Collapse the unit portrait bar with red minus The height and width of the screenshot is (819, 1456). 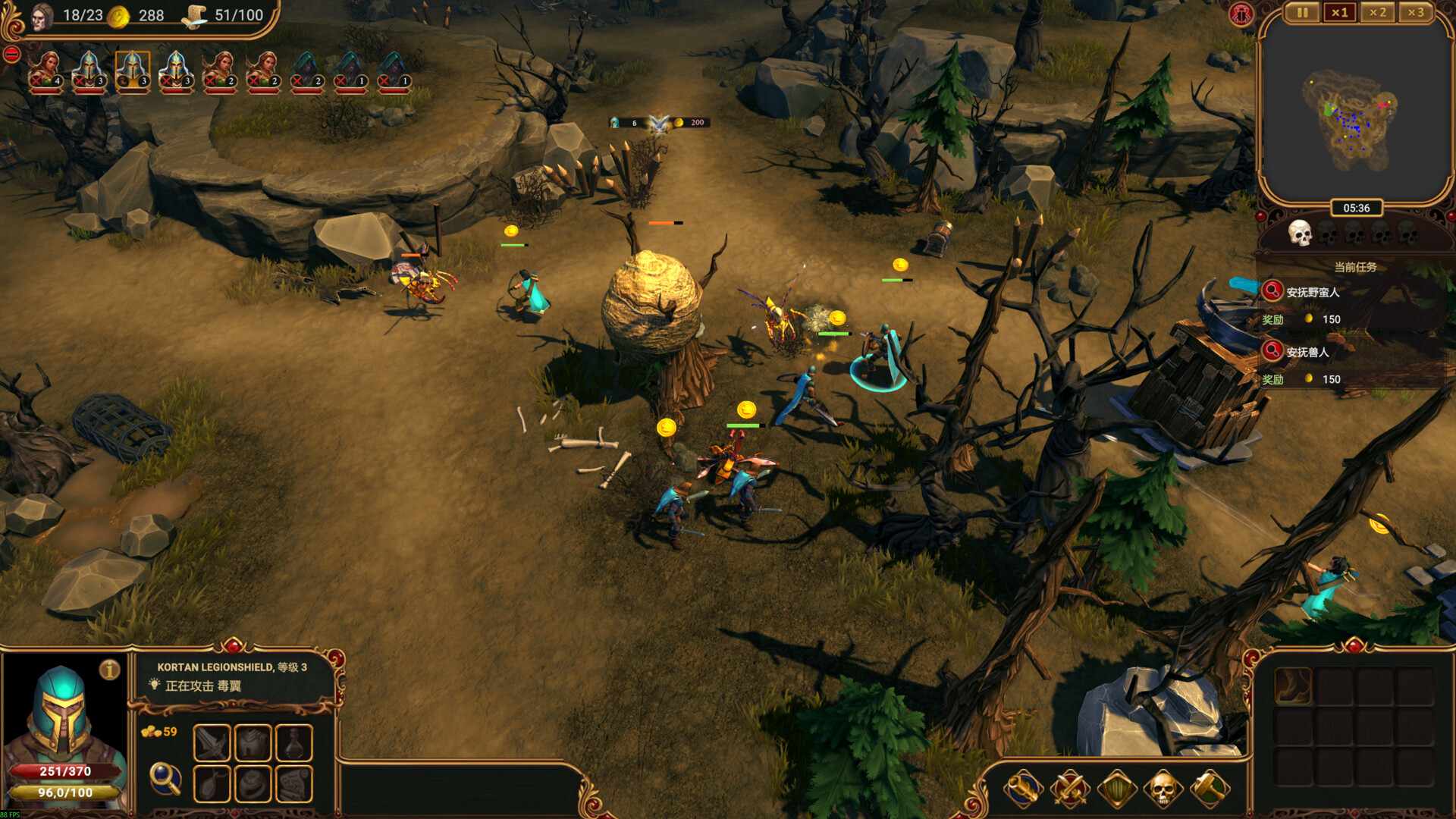click(x=11, y=53)
